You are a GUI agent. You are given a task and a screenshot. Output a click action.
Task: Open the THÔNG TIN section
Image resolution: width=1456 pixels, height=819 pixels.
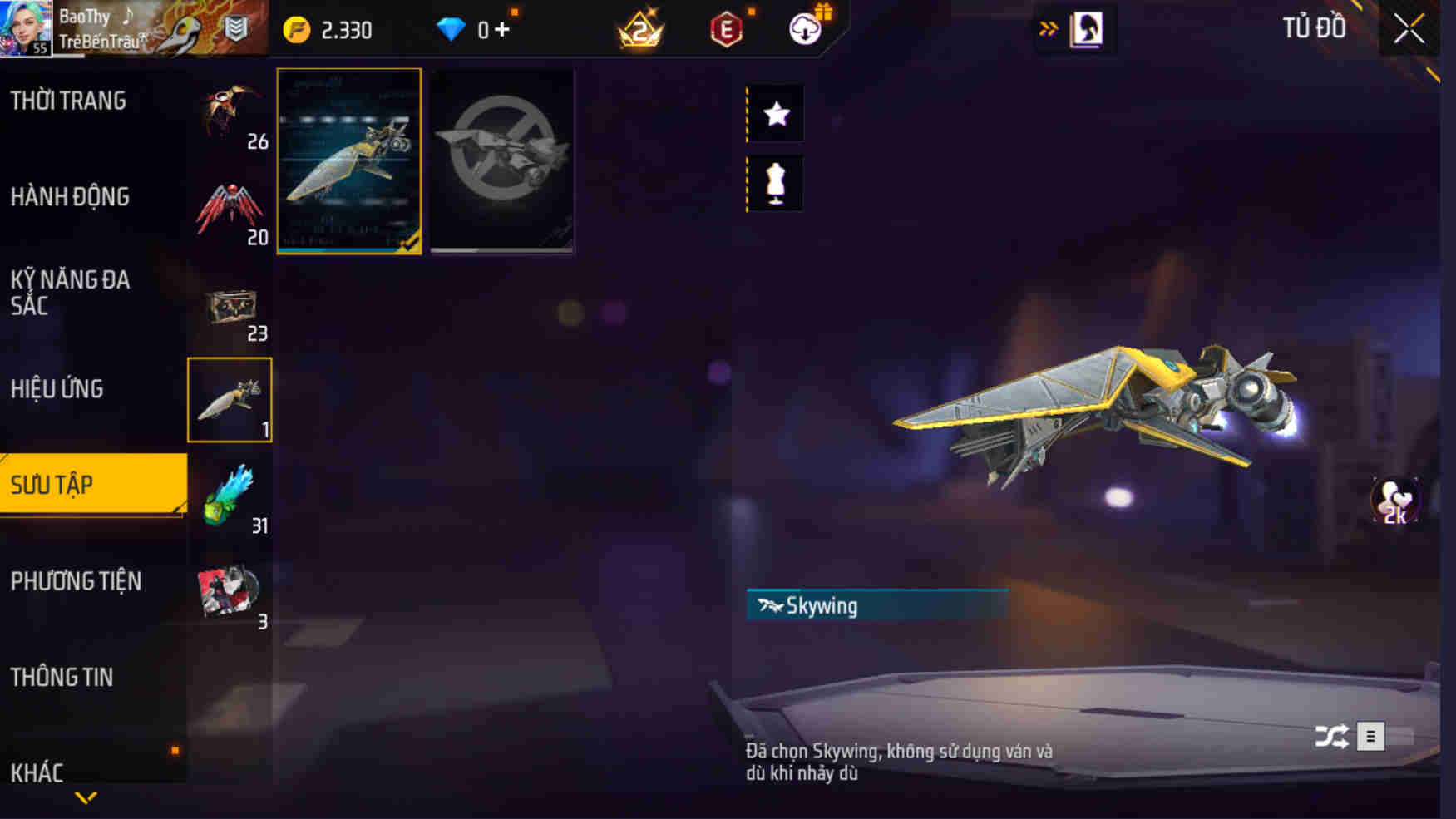[62, 677]
